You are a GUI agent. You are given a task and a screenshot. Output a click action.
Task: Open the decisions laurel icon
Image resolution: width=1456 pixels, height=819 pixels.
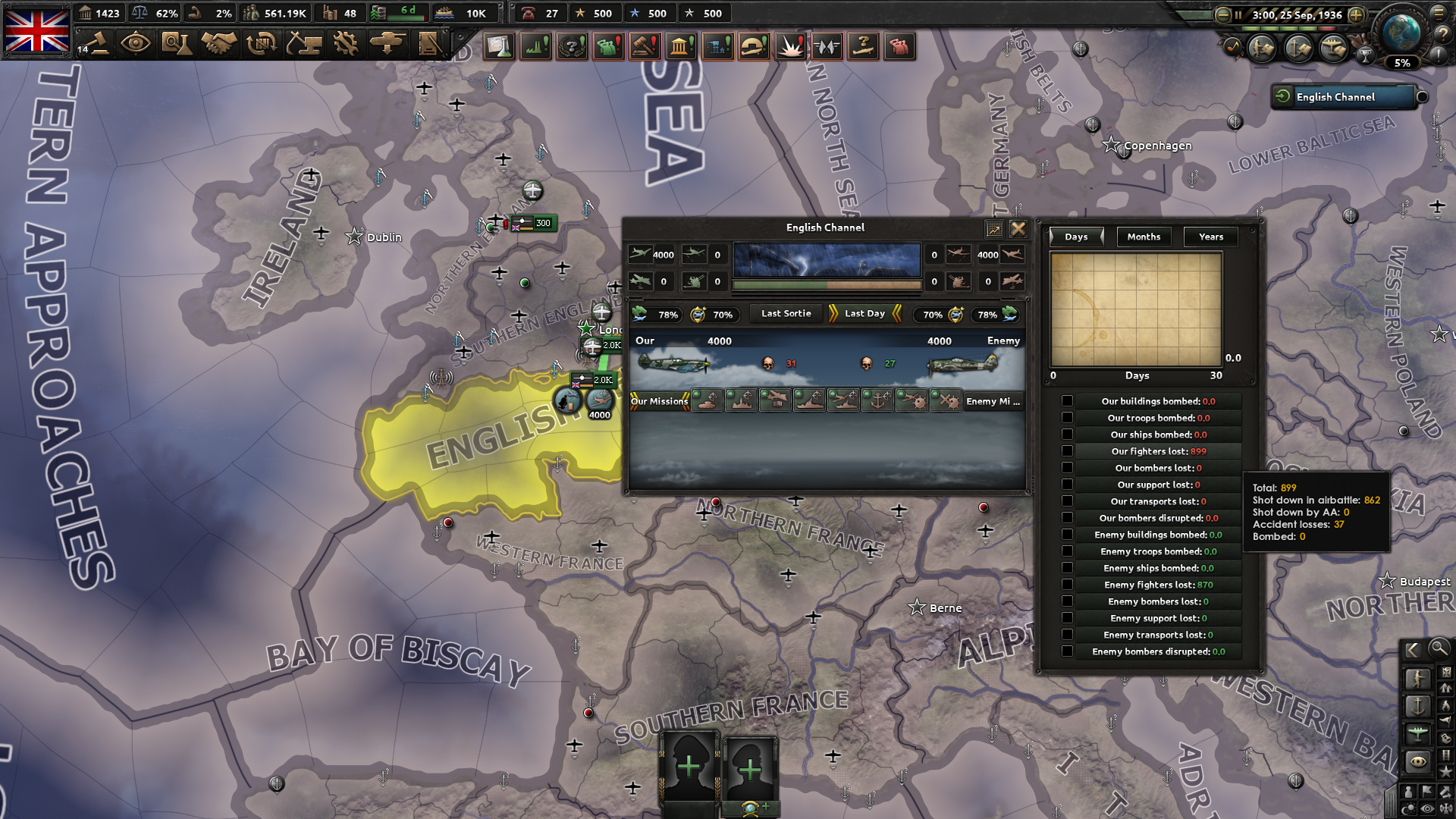click(572, 46)
